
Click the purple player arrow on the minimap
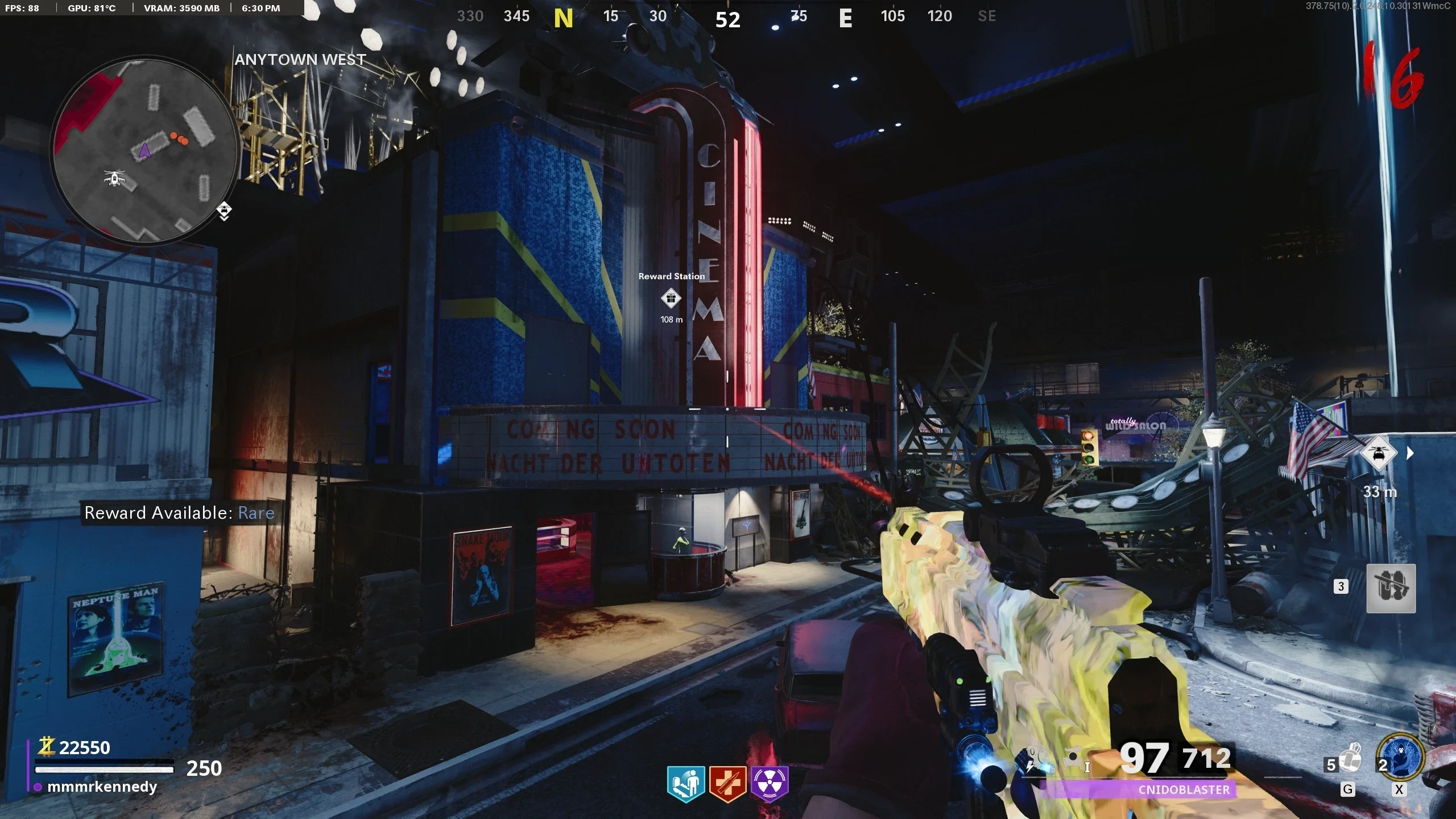click(144, 150)
